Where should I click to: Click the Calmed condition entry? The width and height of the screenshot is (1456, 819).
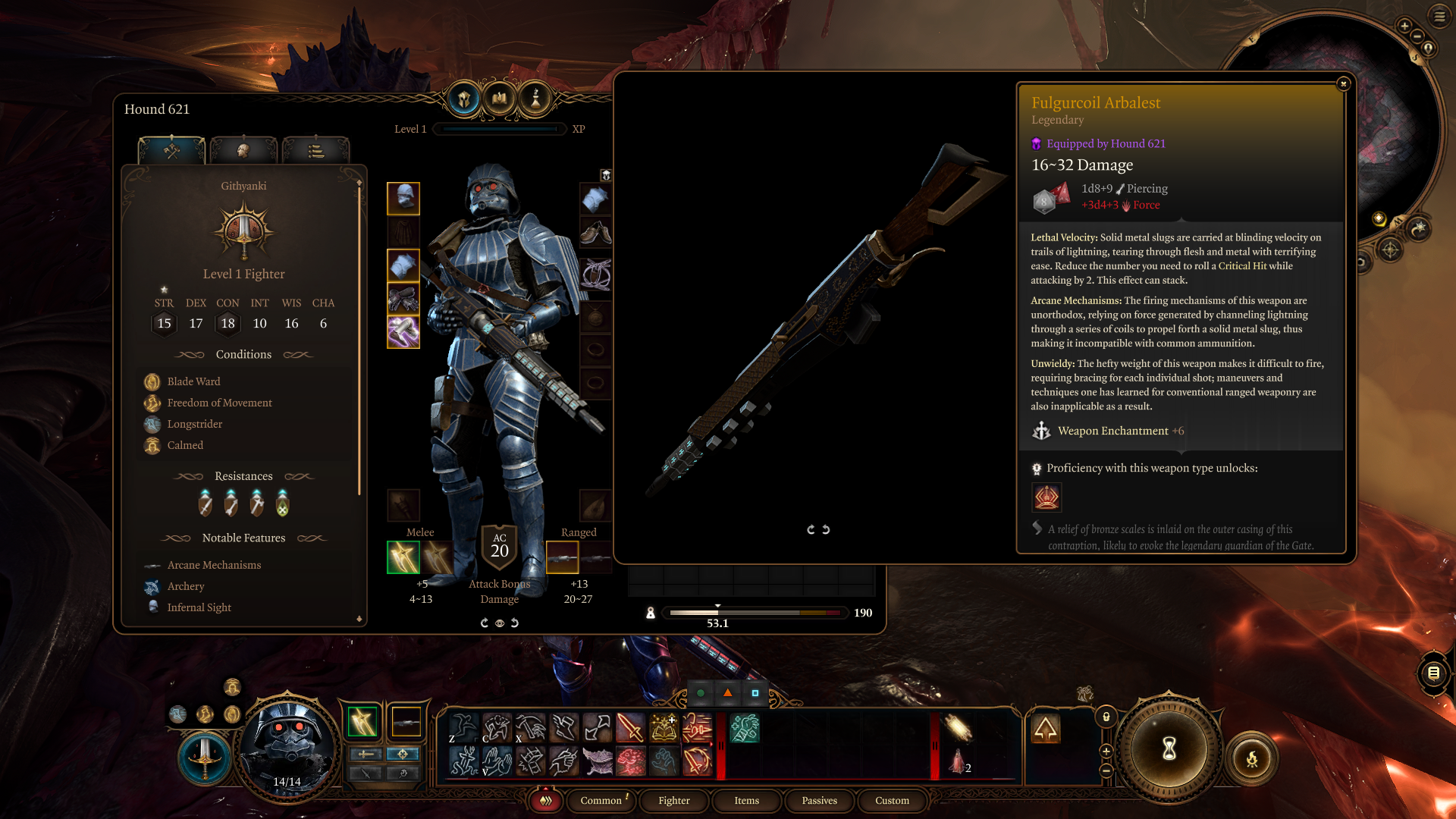coord(185,445)
